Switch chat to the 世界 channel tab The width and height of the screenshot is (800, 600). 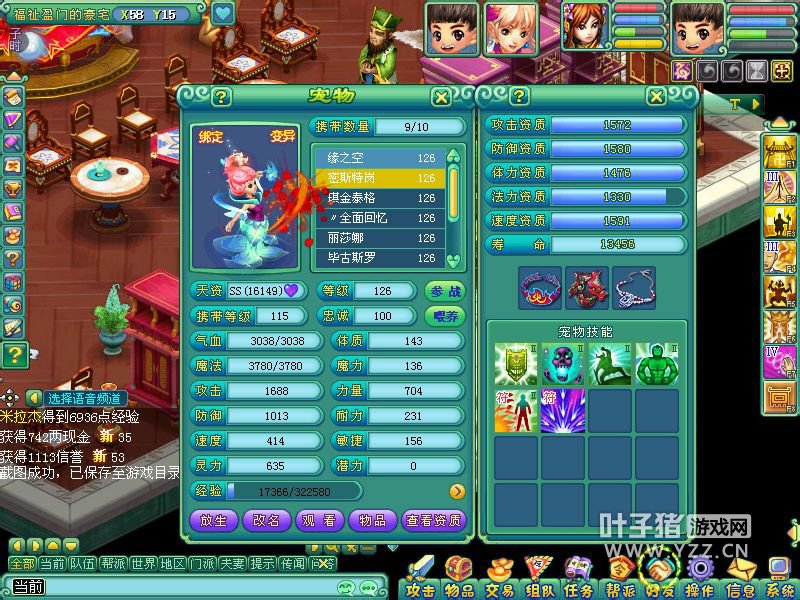[143, 564]
